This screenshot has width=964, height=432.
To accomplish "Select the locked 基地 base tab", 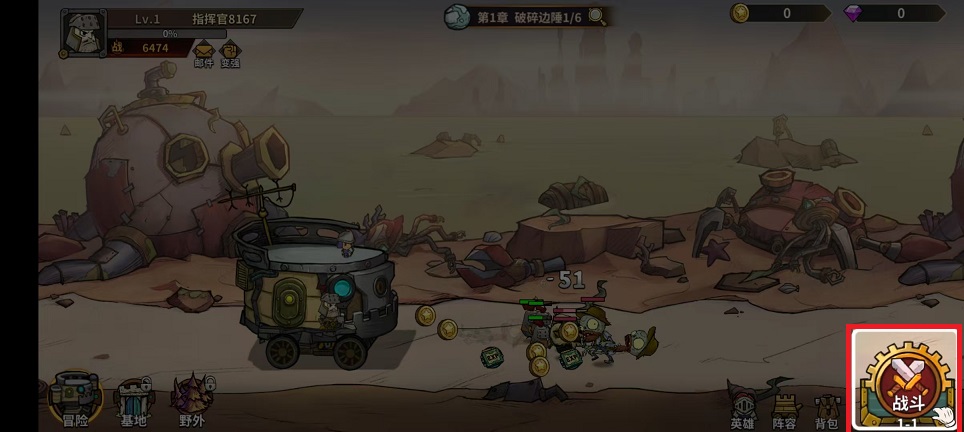I will pos(134,401).
